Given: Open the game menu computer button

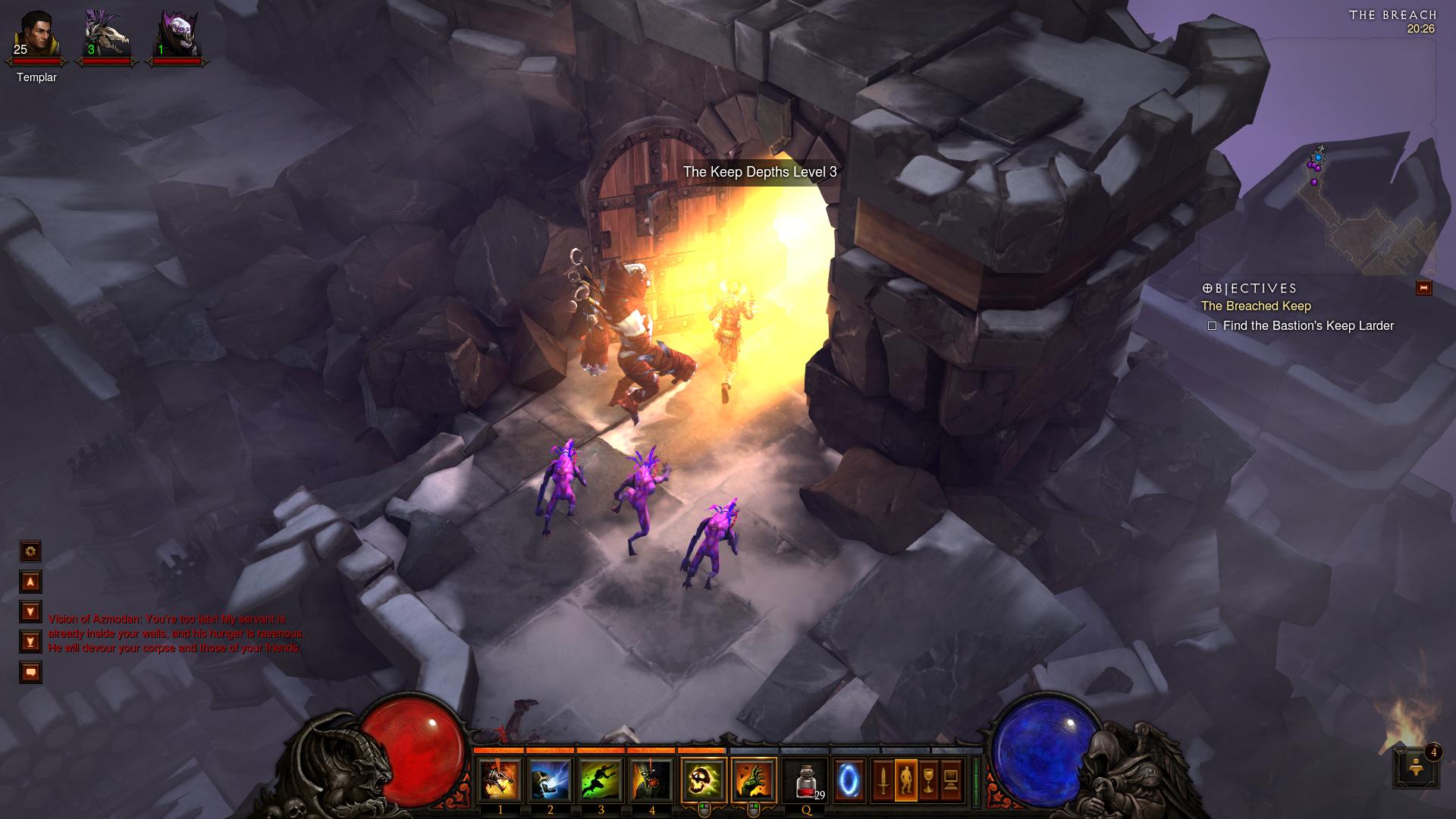Looking at the screenshot, I should [951, 780].
